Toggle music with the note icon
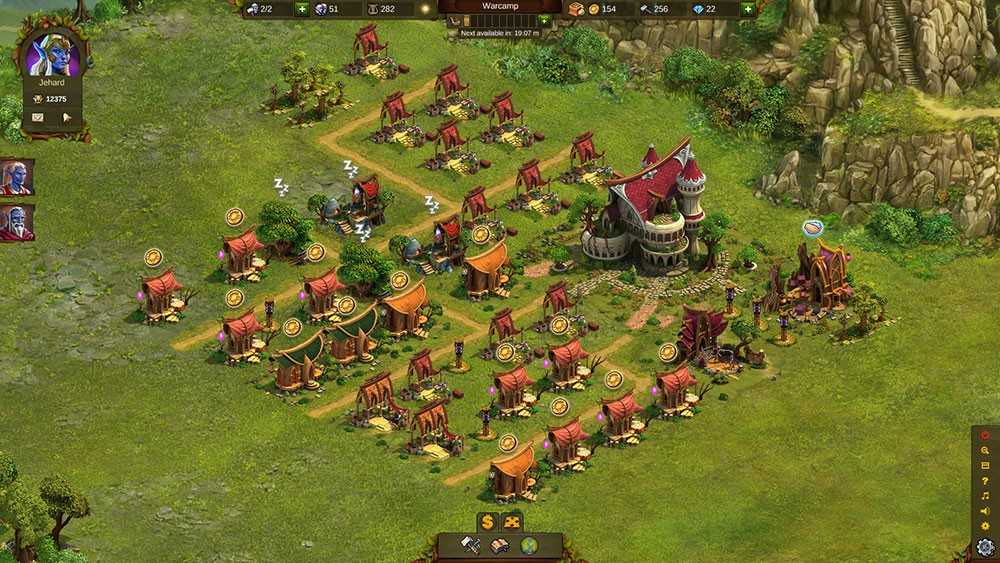The image size is (1000, 563). tap(985, 496)
